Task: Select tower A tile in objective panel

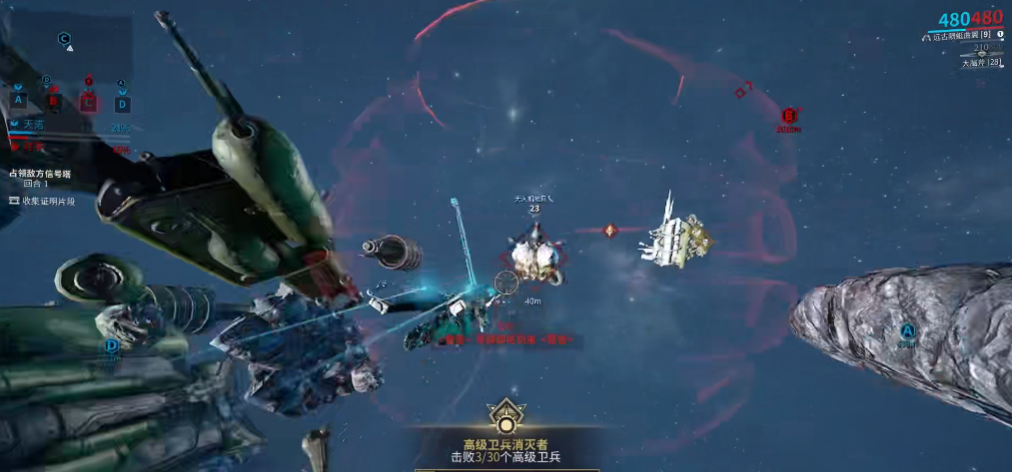Action: coord(18,99)
